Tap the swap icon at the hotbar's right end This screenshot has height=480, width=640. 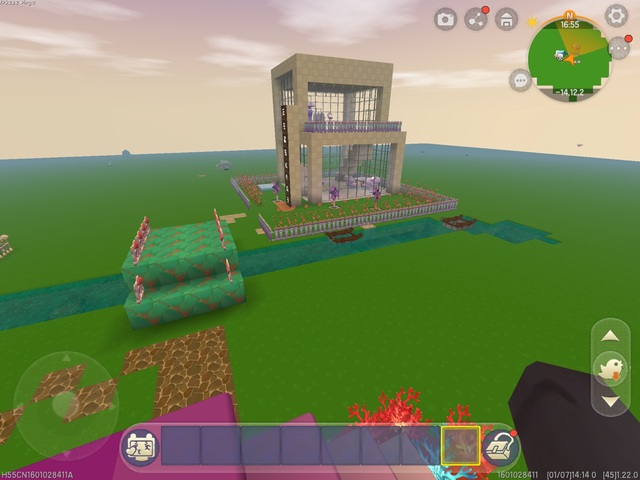499,447
